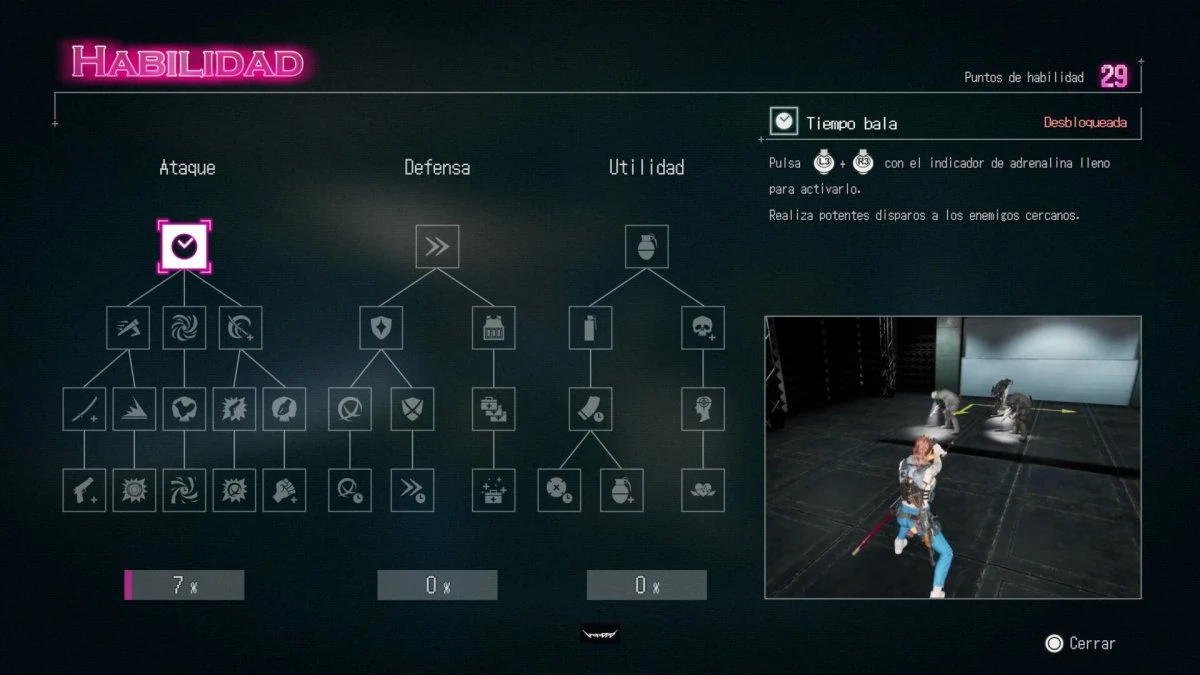Viewport: 1200px width, 675px height.
Task: Close the skill menu with Cerrar
Action: point(1080,644)
